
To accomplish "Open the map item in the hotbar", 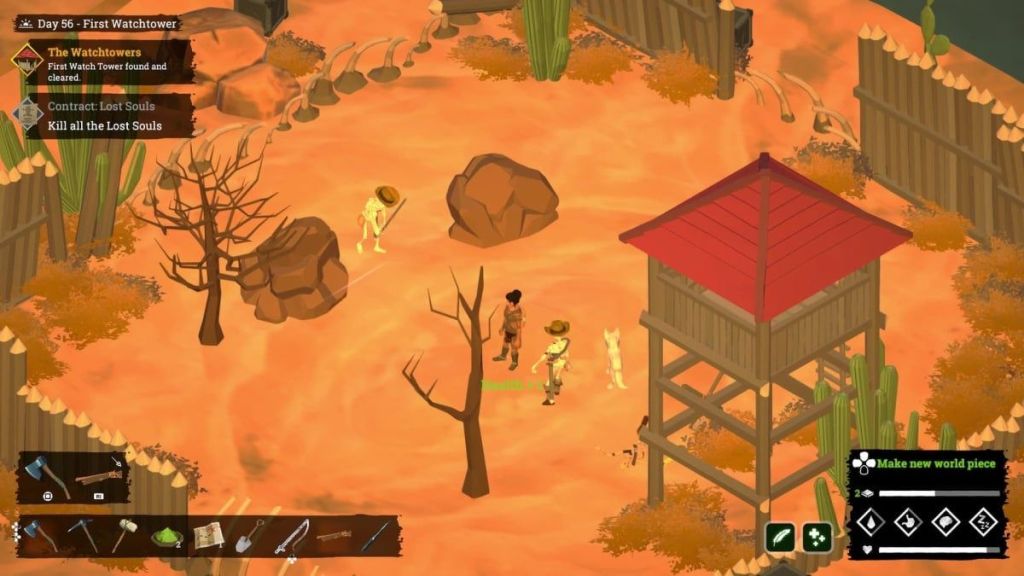I will pos(208,536).
